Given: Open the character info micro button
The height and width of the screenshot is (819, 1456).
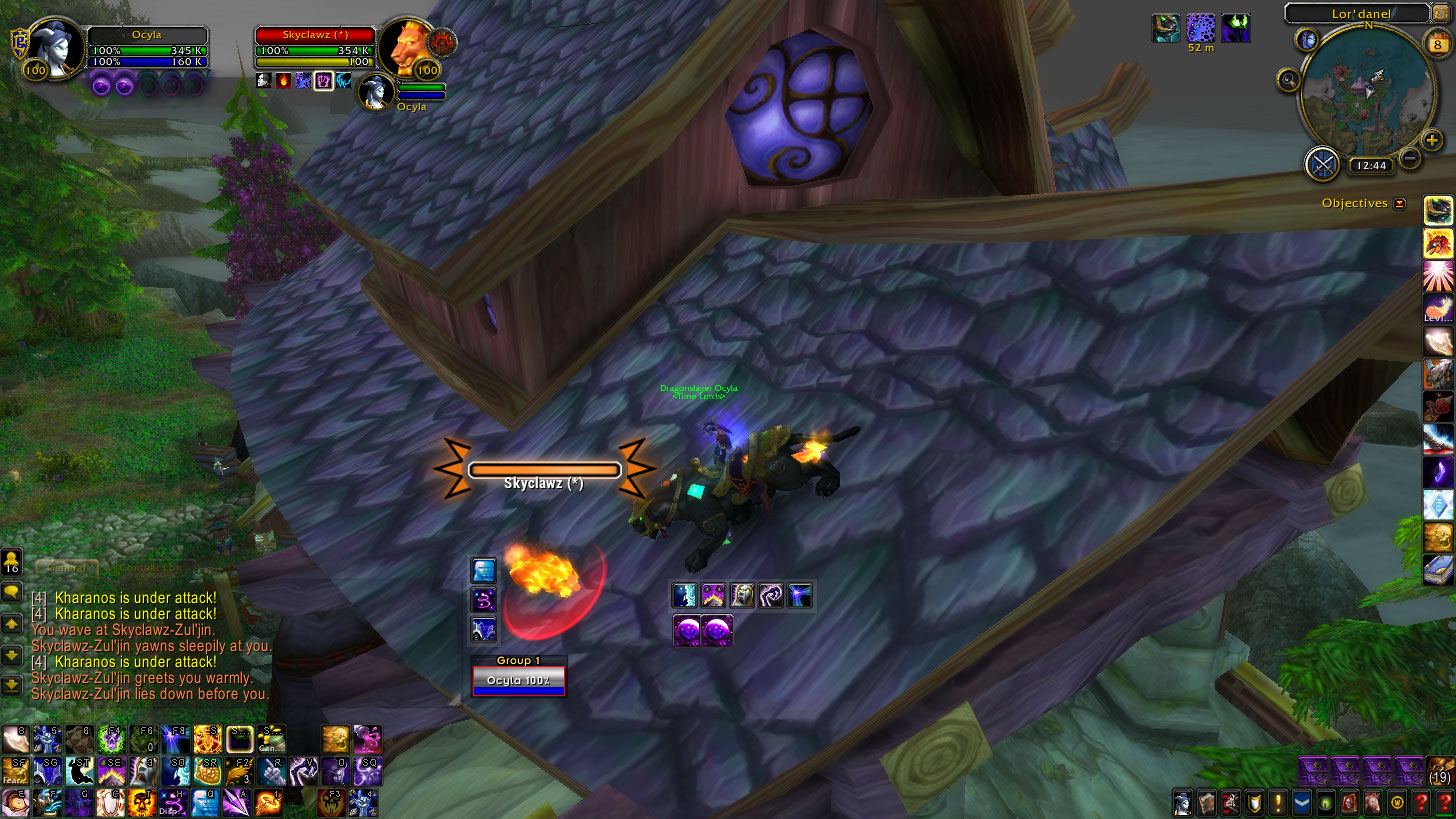Looking at the screenshot, I should [x=1184, y=802].
